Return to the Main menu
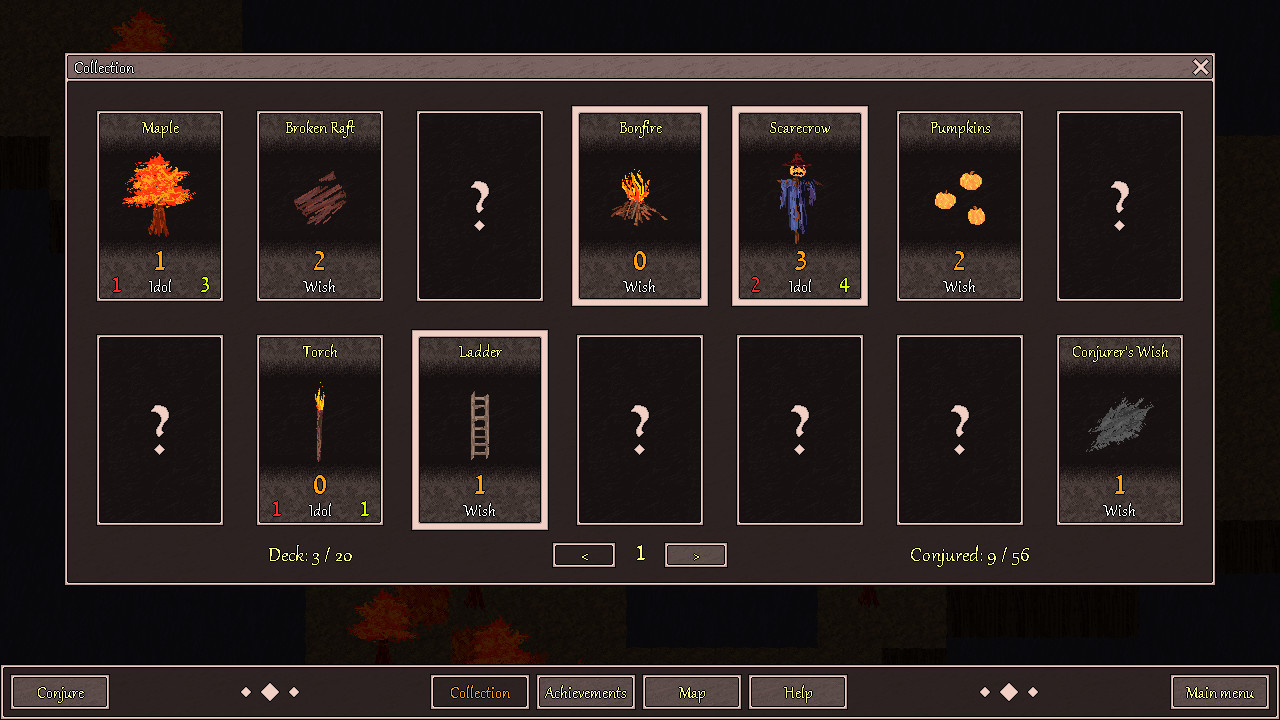Viewport: 1280px width, 720px height. coord(1219,691)
